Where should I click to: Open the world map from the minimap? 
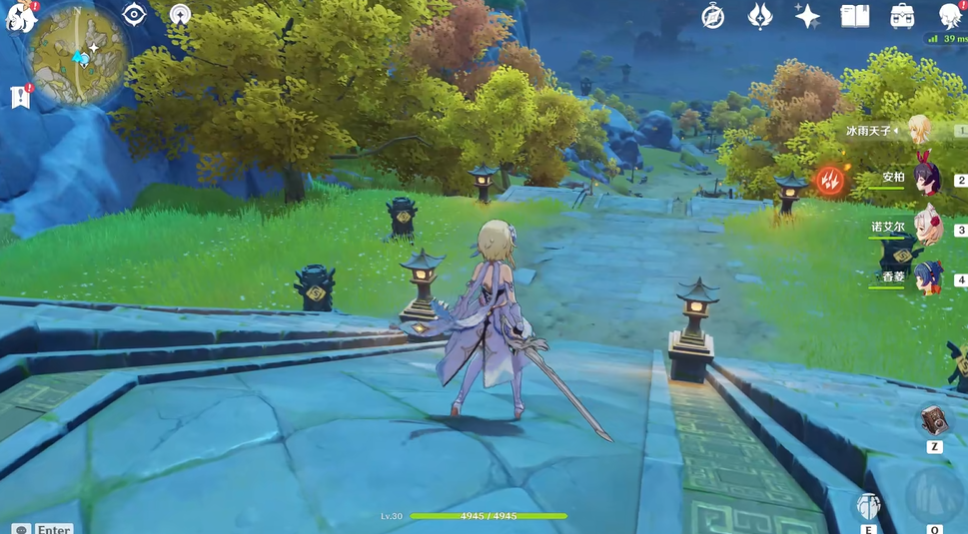pyautogui.click(x=79, y=56)
